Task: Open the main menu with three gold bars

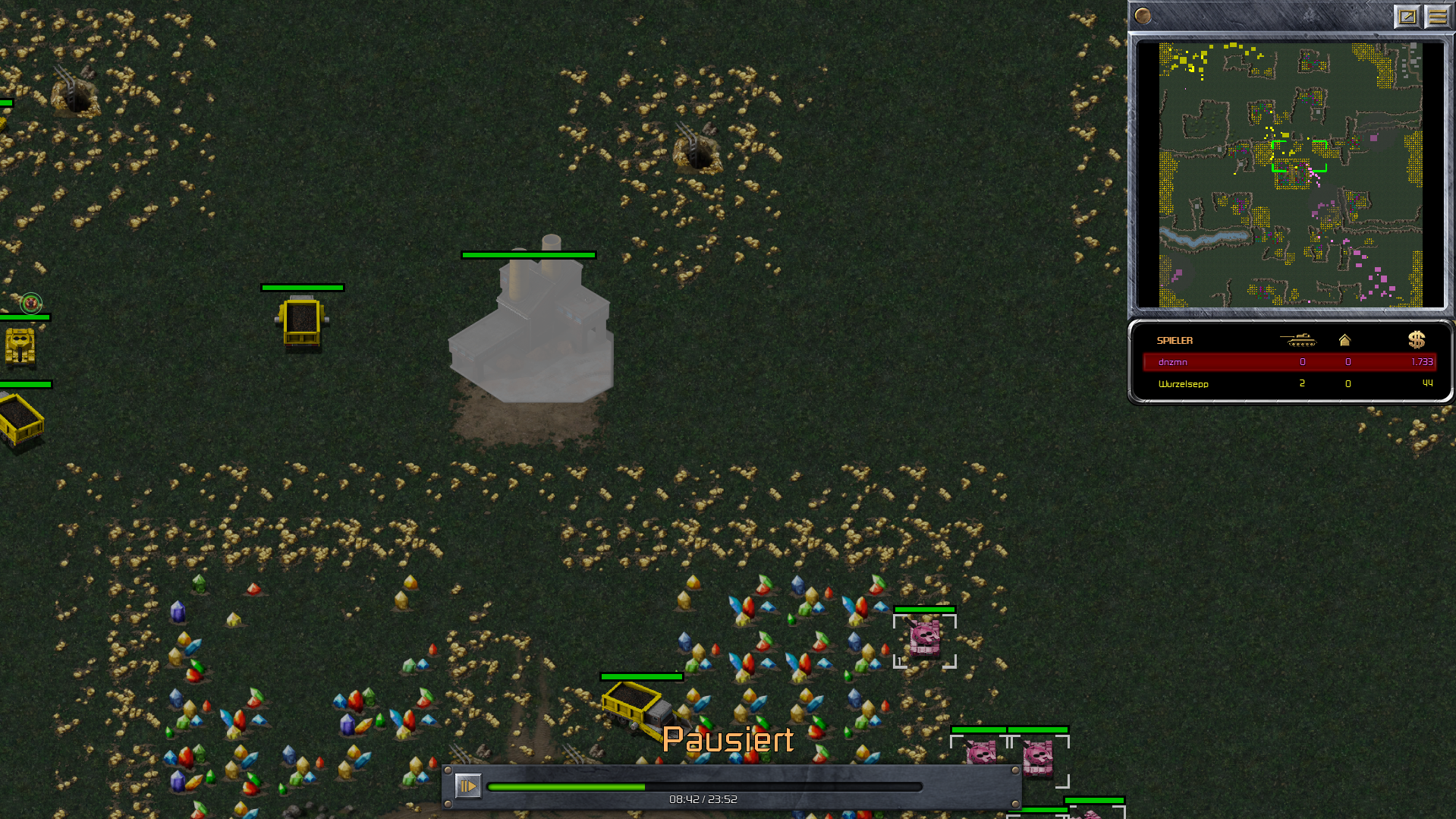Action: [1437, 16]
